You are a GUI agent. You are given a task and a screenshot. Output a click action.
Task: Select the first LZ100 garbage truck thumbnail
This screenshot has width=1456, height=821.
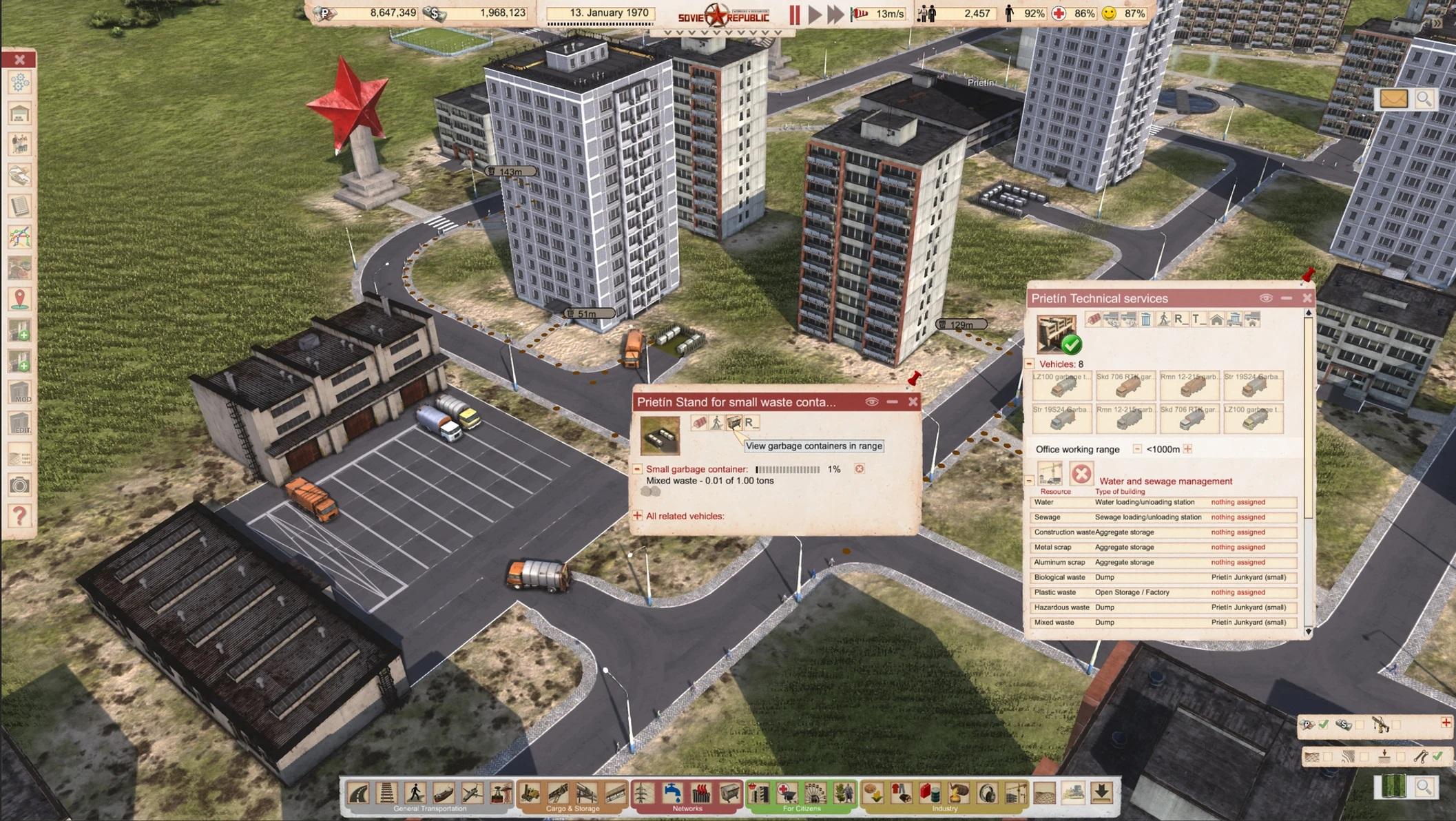click(x=1061, y=386)
